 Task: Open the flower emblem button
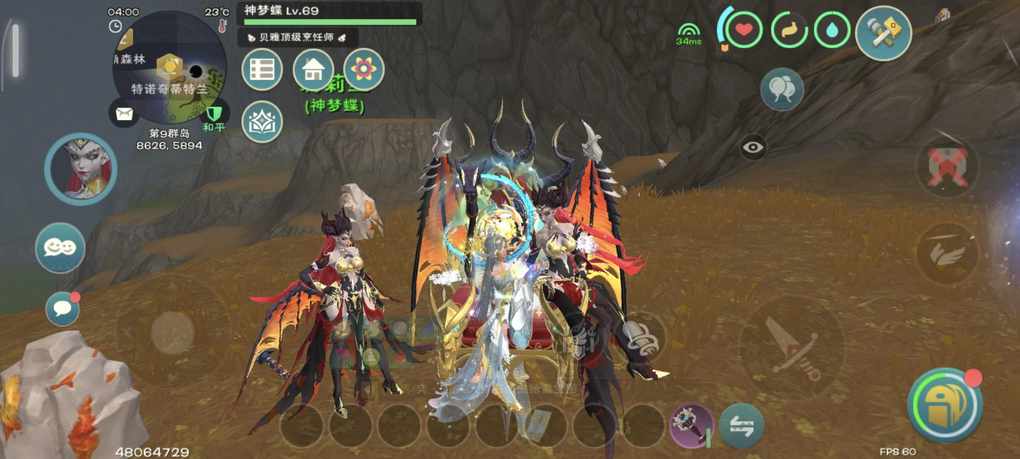(364, 69)
